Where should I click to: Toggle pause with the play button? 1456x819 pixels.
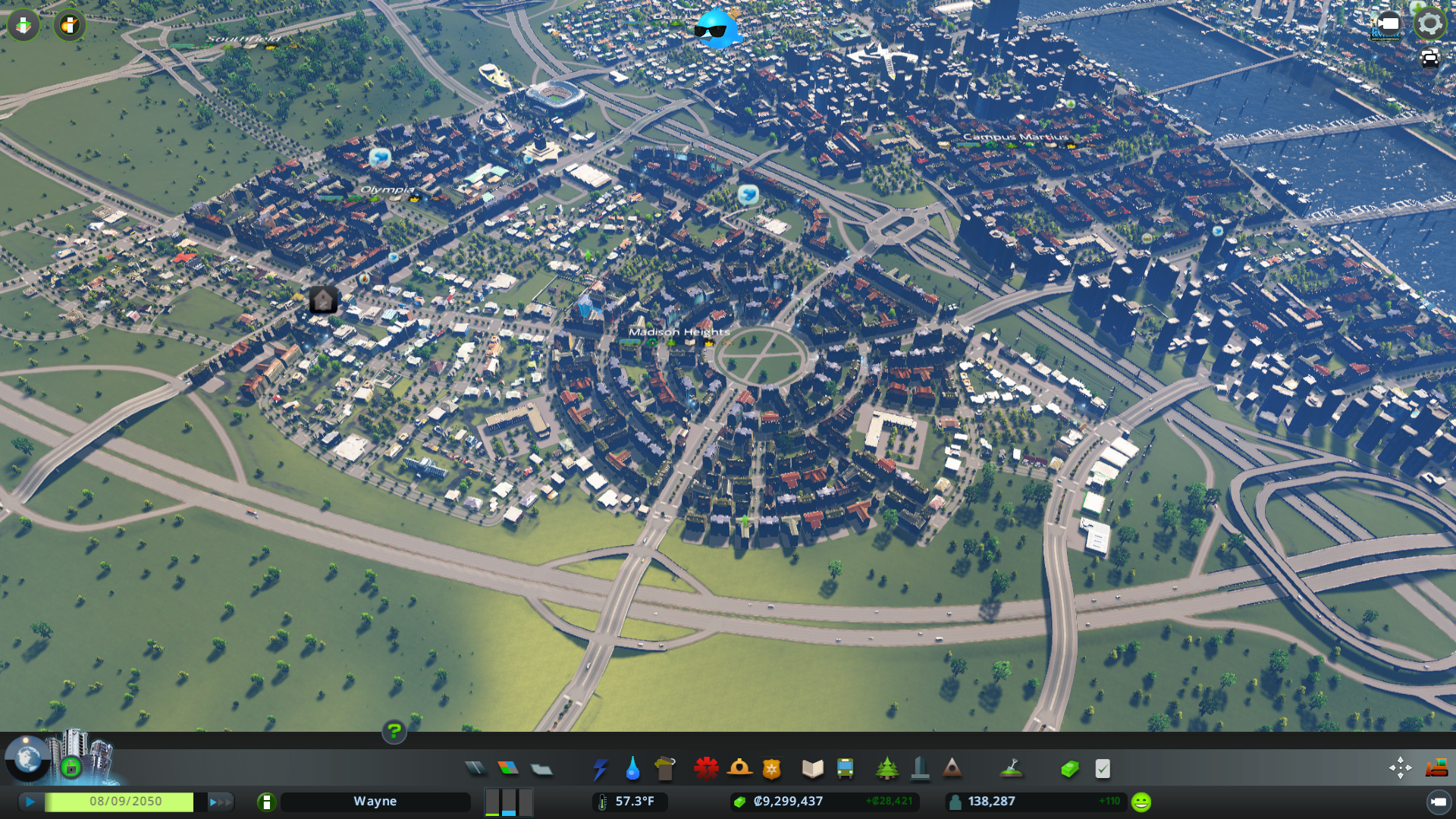click(30, 801)
